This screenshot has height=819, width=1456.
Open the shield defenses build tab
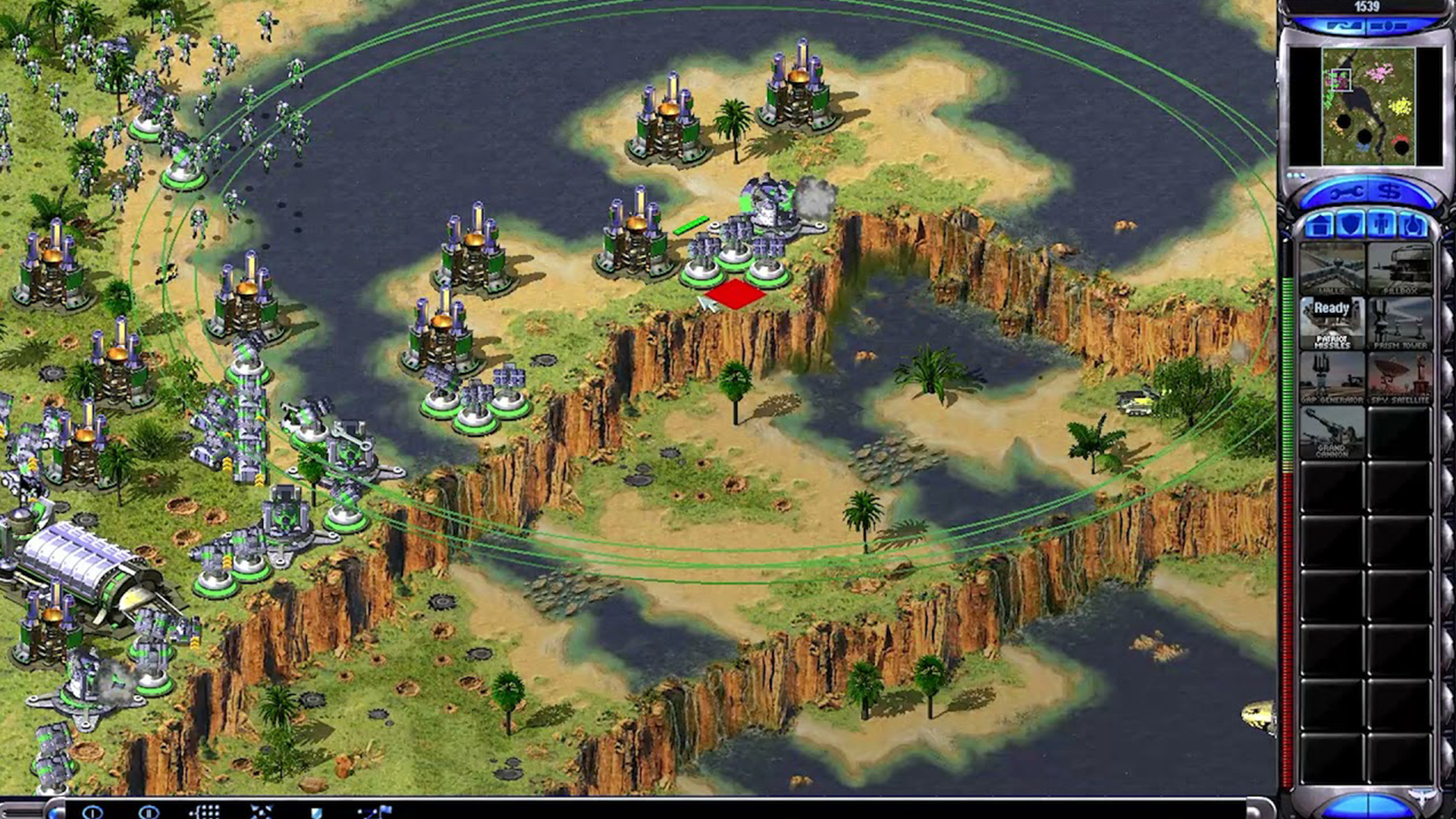pos(1351,225)
